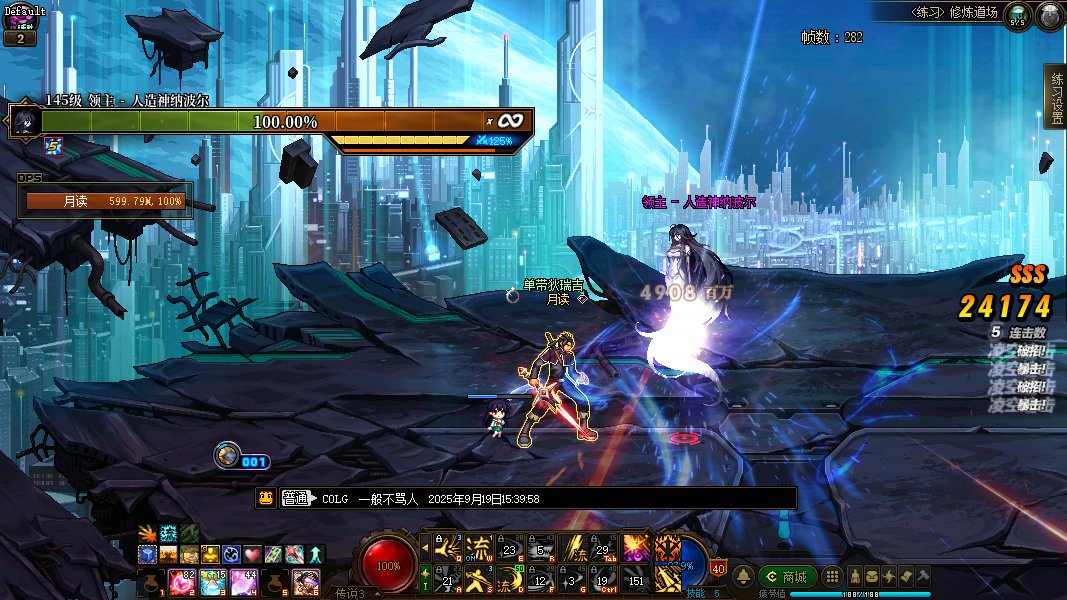Image resolution: width=1067 pixels, height=600 pixels.
Task: Select the 普通 chat channel label
Action: [x=297, y=498]
